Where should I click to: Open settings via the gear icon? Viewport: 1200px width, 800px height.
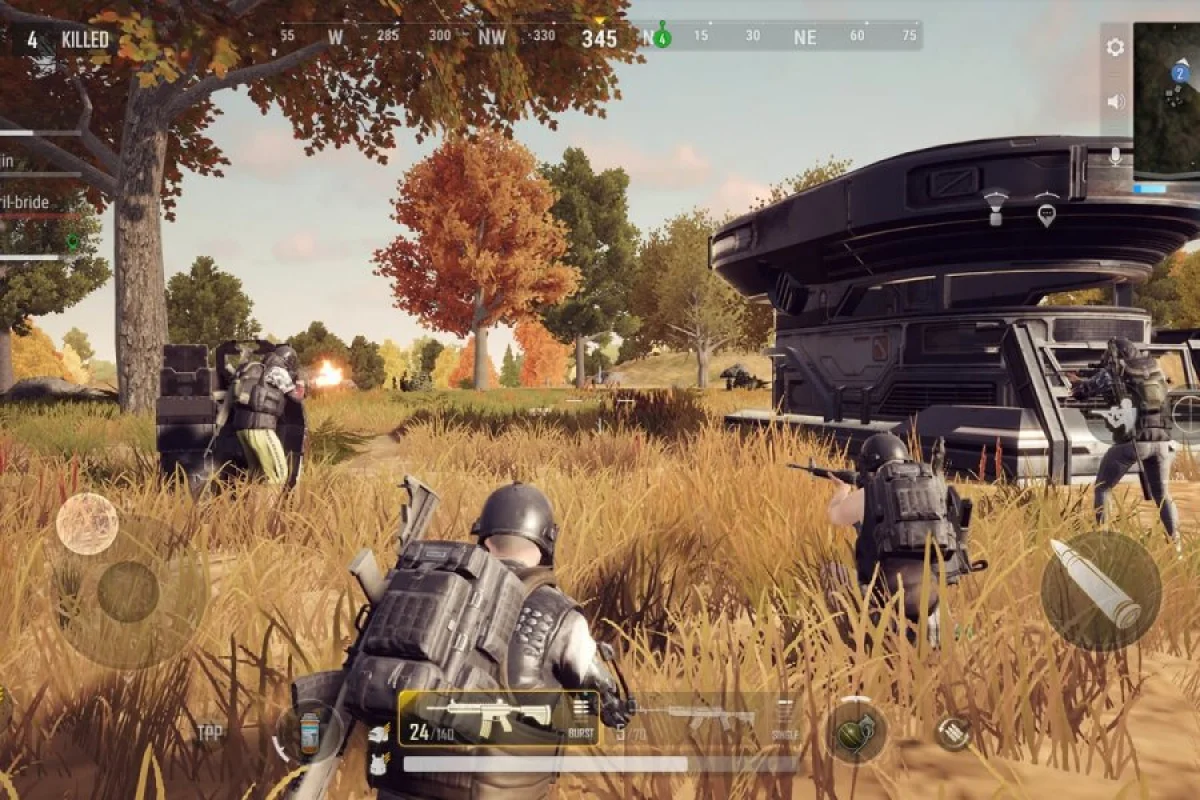pyautogui.click(x=1115, y=47)
